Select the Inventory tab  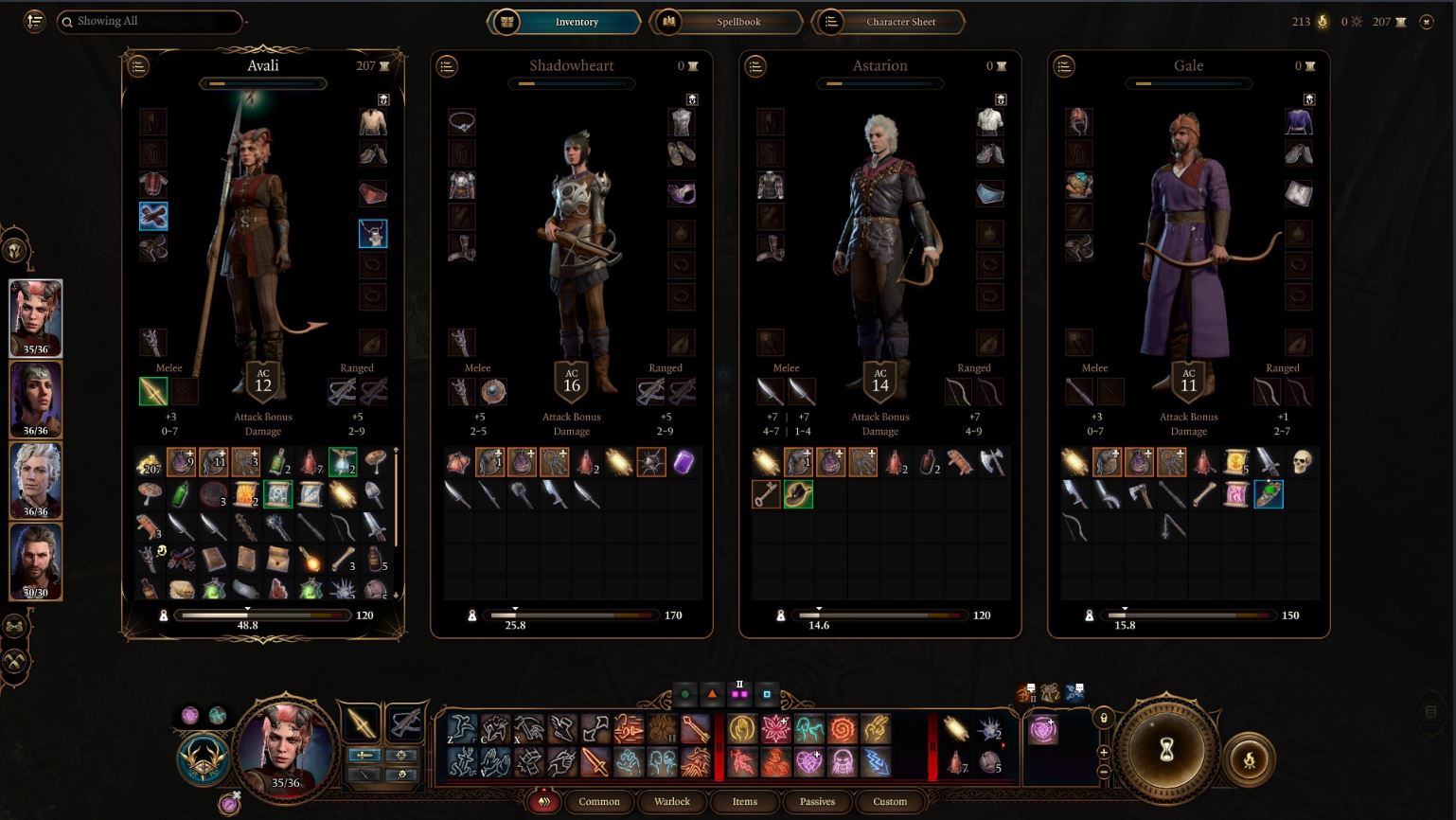564,22
